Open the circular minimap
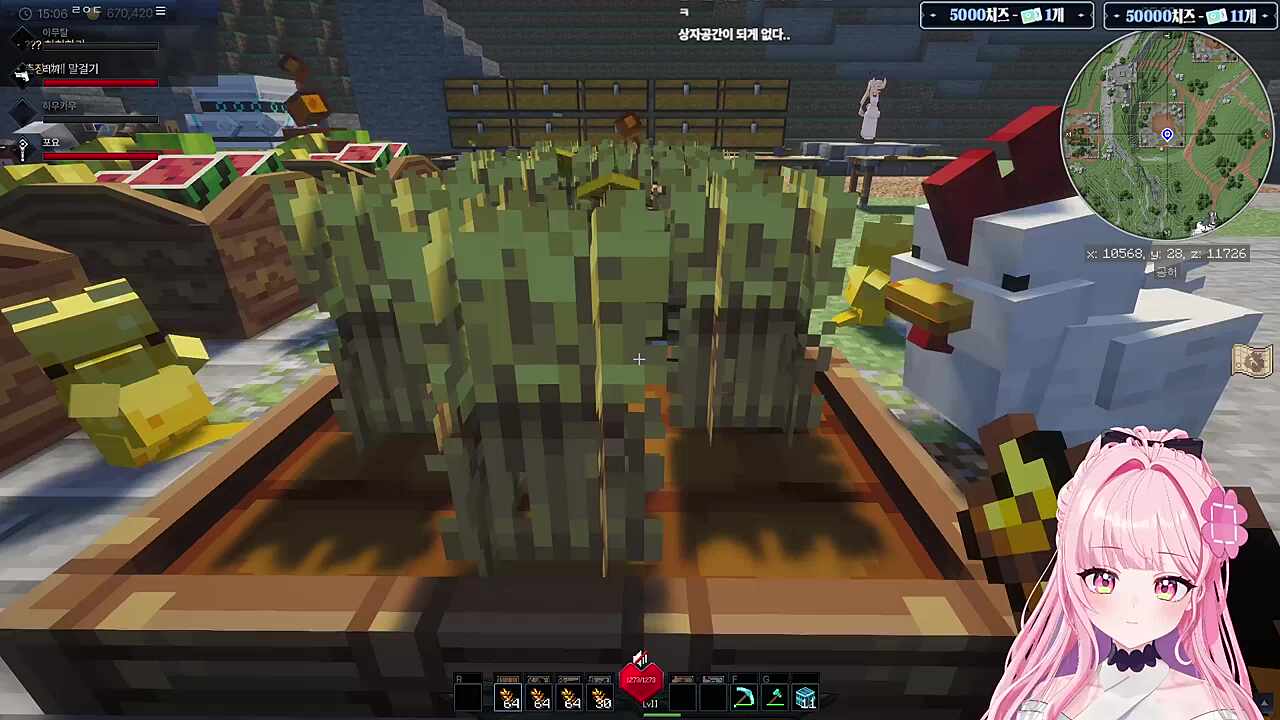The width and height of the screenshot is (1280, 720). pyautogui.click(x=1166, y=133)
